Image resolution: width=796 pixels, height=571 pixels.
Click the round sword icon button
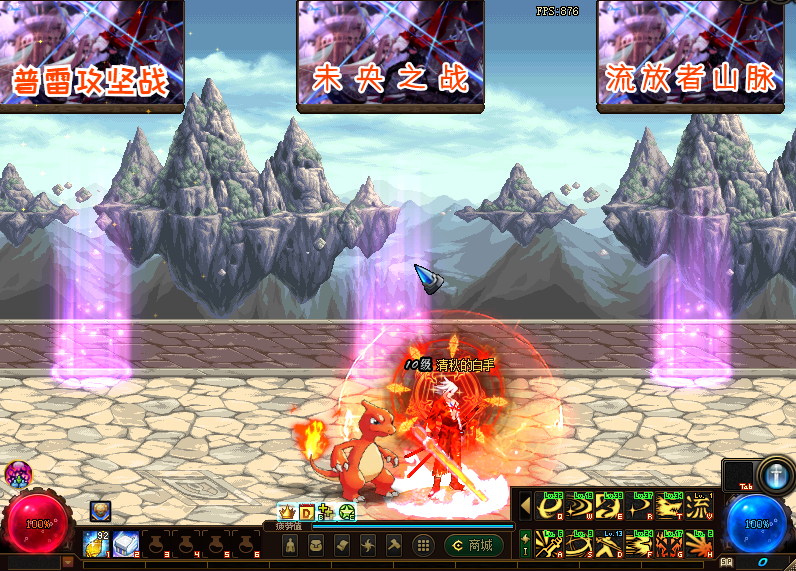tap(774, 473)
